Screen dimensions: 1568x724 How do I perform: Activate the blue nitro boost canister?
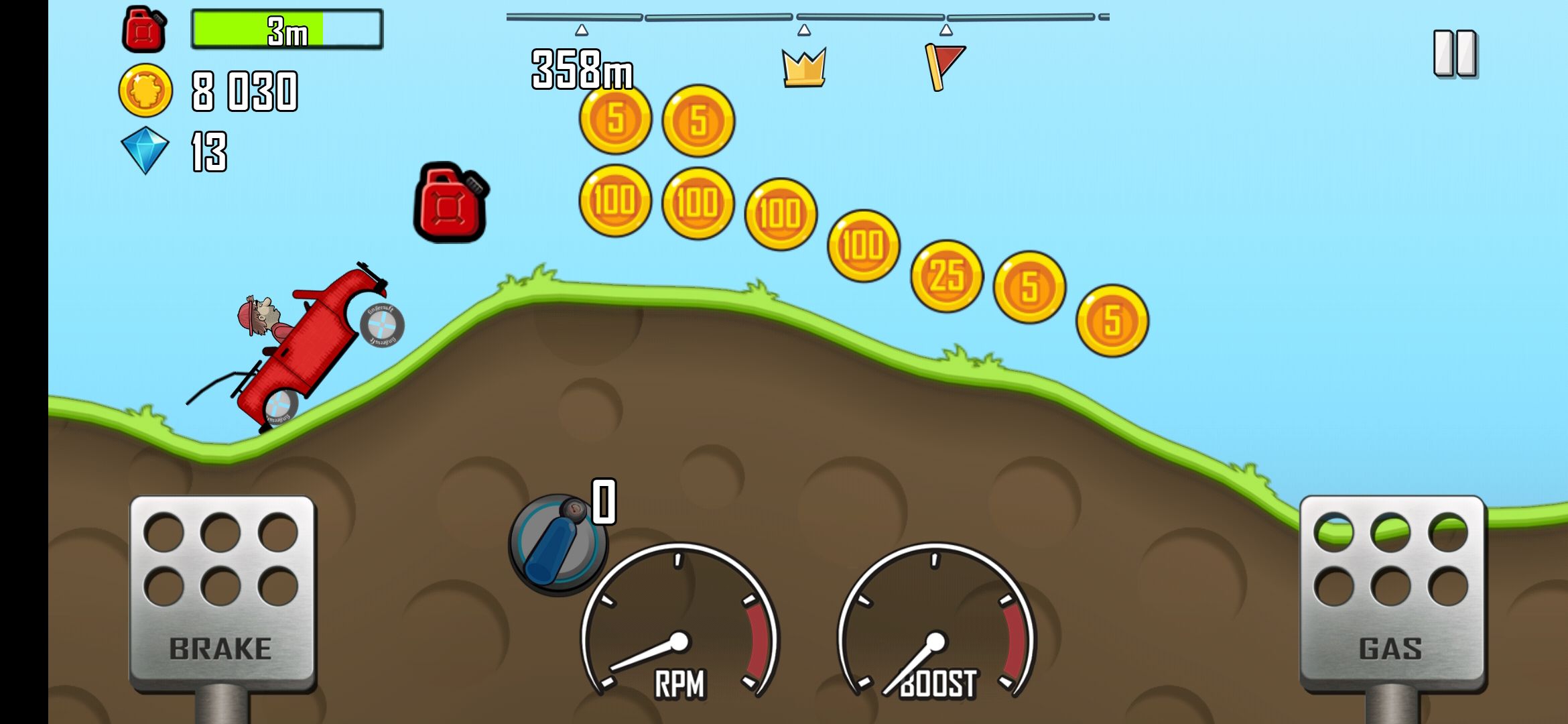point(557,545)
